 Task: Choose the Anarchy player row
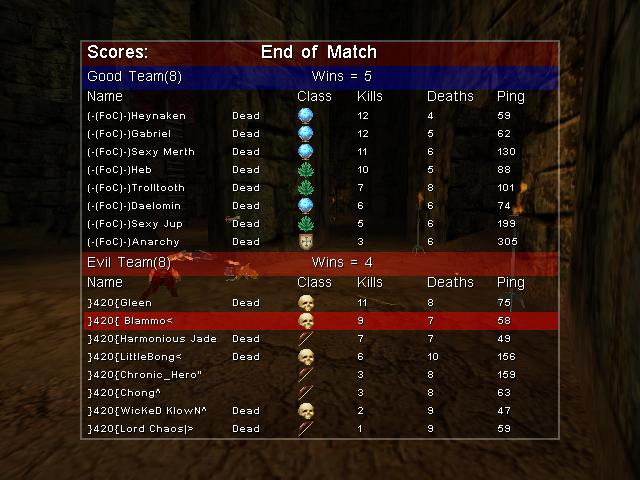tap(320, 242)
